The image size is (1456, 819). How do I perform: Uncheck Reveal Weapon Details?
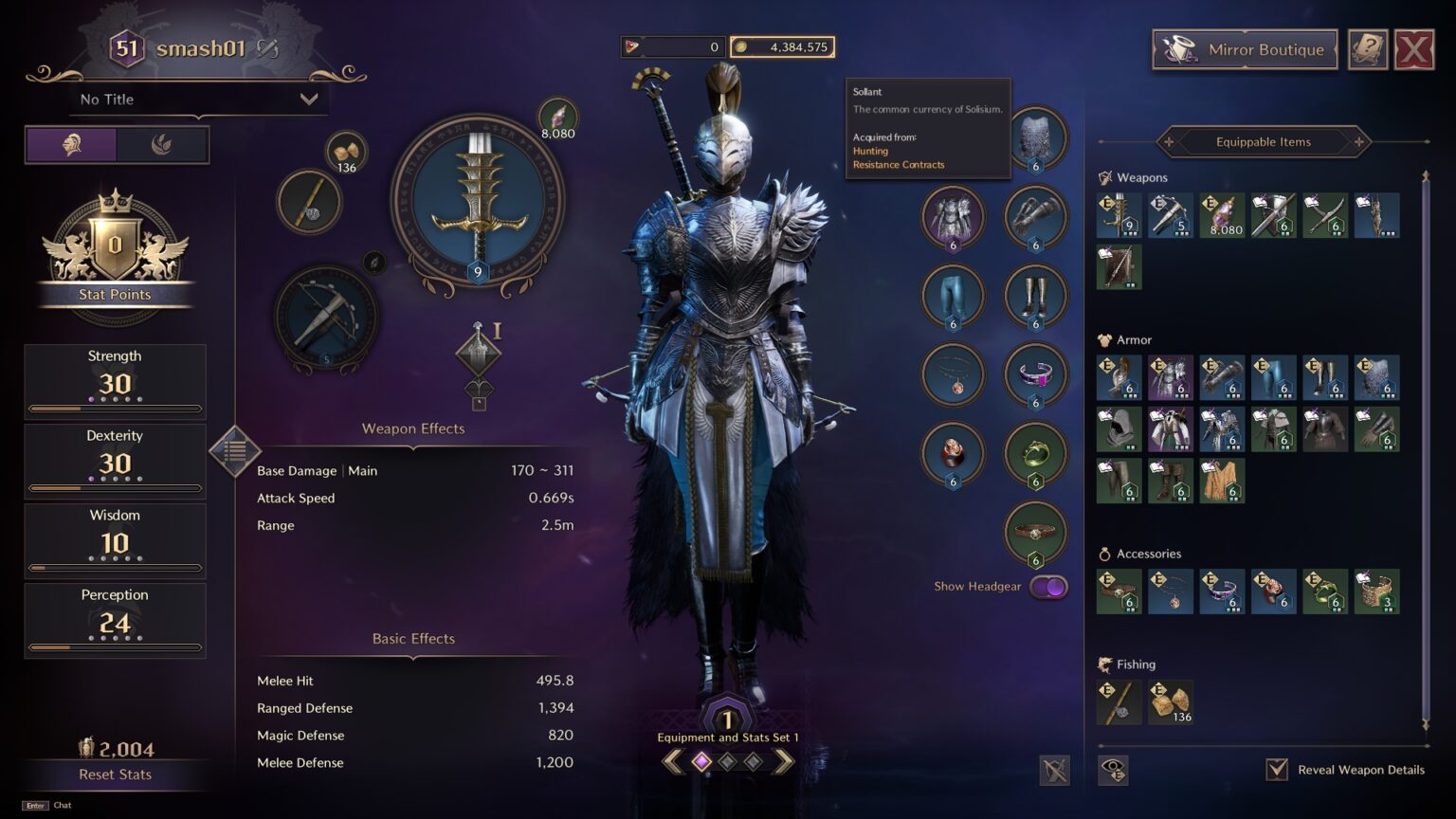tap(1277, 769)
